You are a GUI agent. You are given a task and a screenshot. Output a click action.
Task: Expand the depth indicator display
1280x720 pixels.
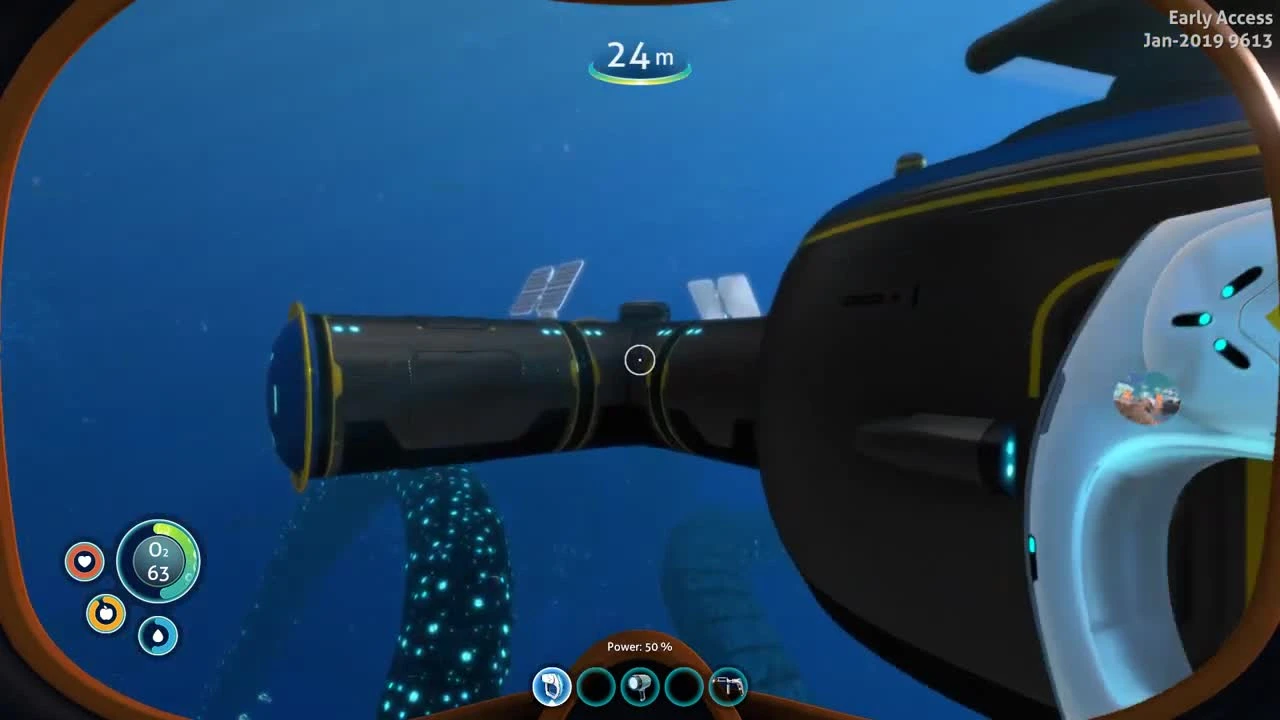point(640,57)
